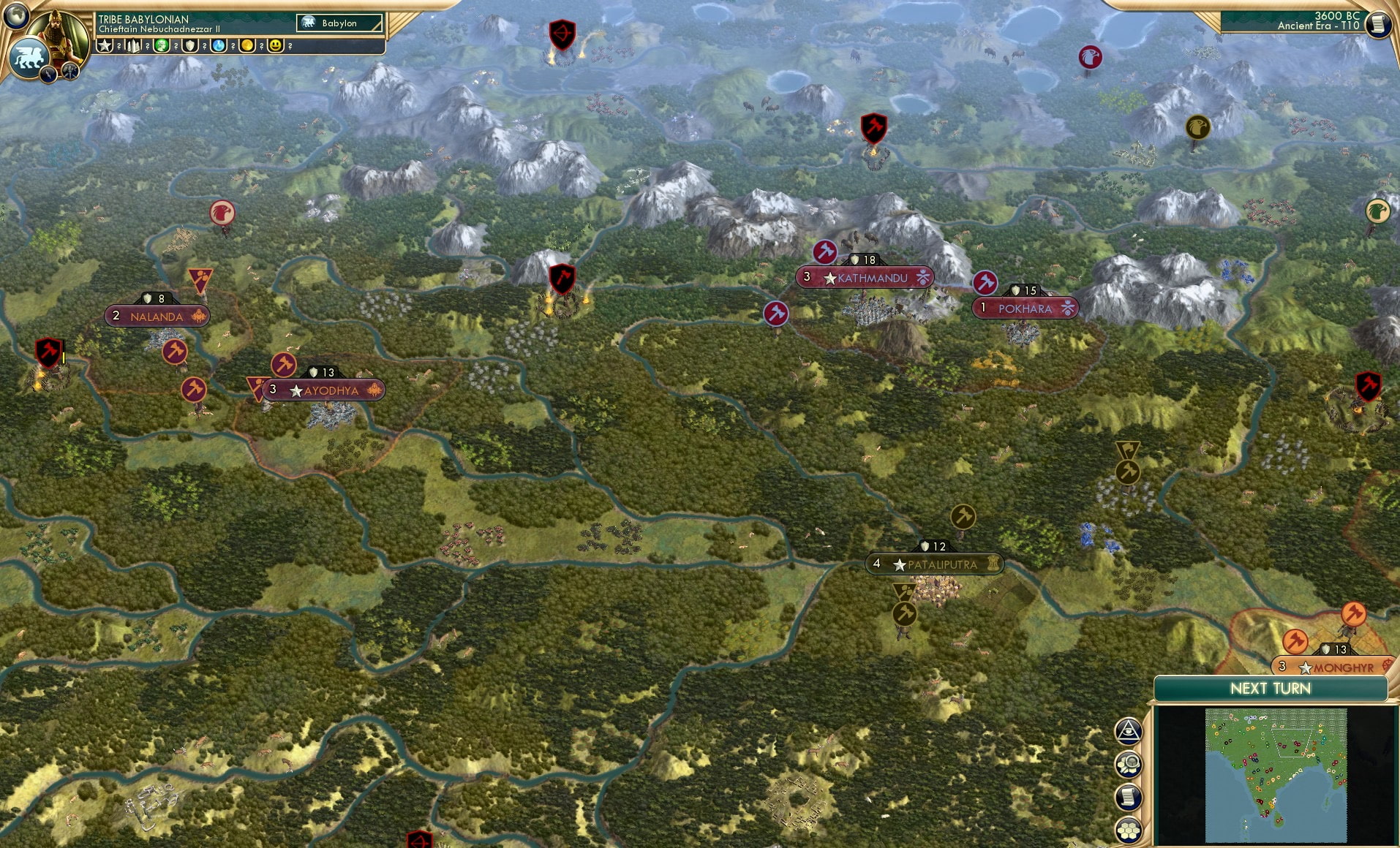This screenshot has width=1400, height=848.
Task: Open the happiness smiley face indicator
Action: [x=275, y=44]
